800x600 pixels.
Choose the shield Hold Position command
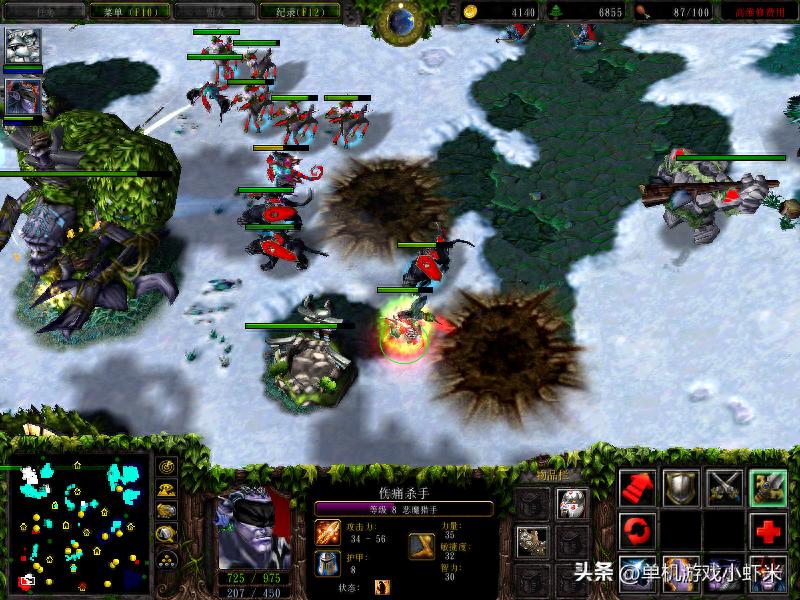pos(681,487)
